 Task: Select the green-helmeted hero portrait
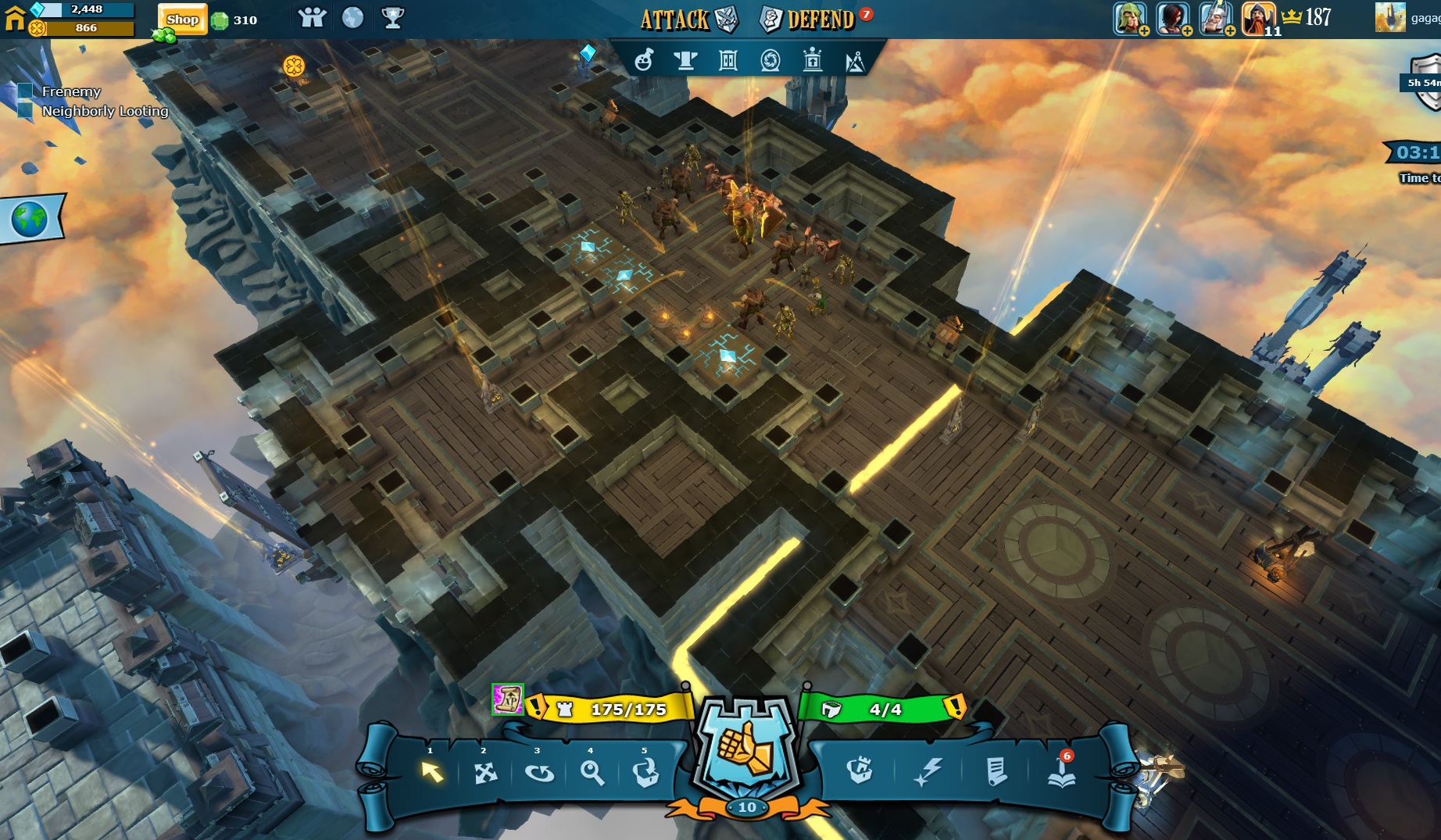pyautogui.click(x=1129, y=18)
